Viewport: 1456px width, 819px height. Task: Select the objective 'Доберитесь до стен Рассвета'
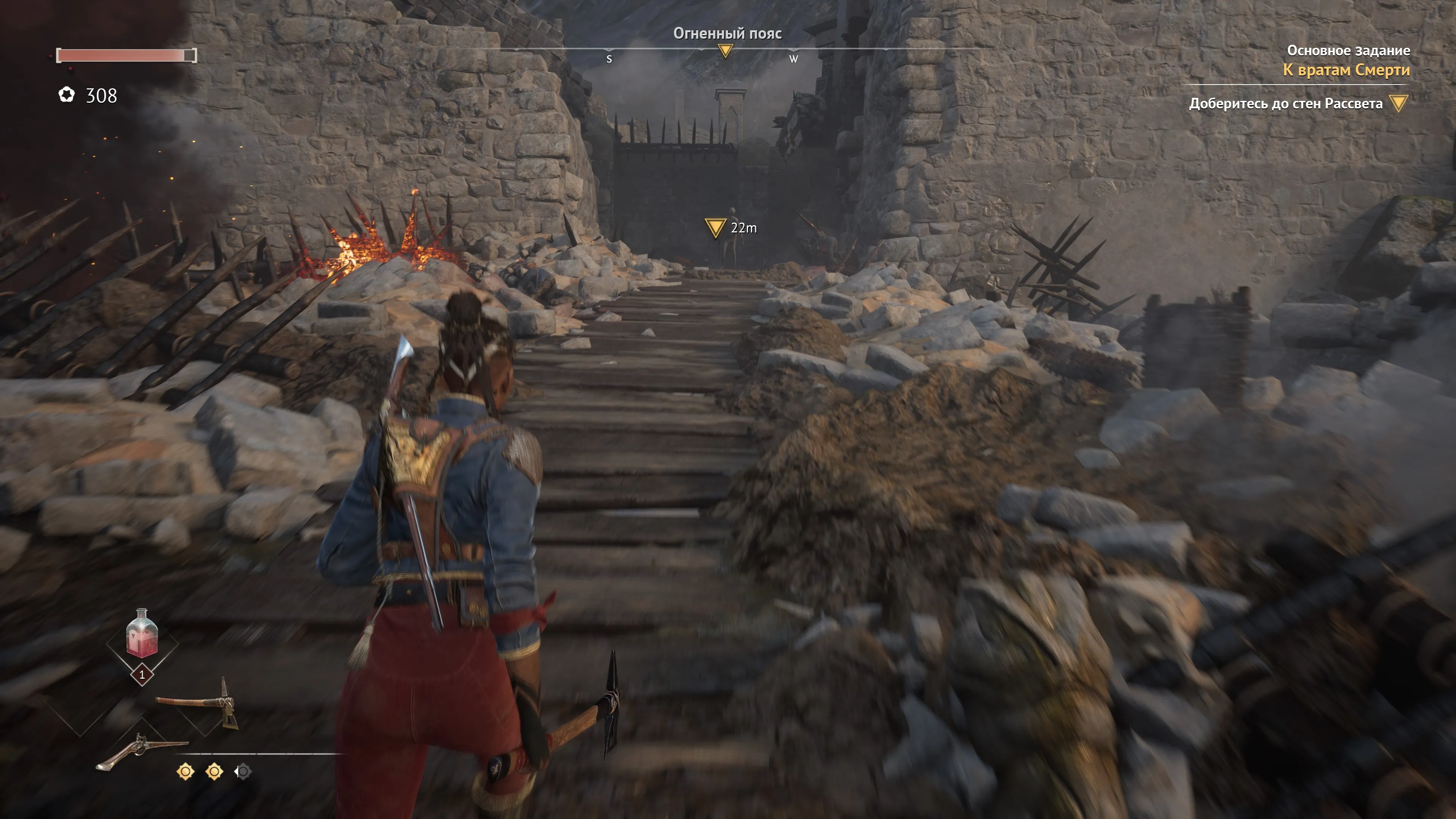(1285, 104)
